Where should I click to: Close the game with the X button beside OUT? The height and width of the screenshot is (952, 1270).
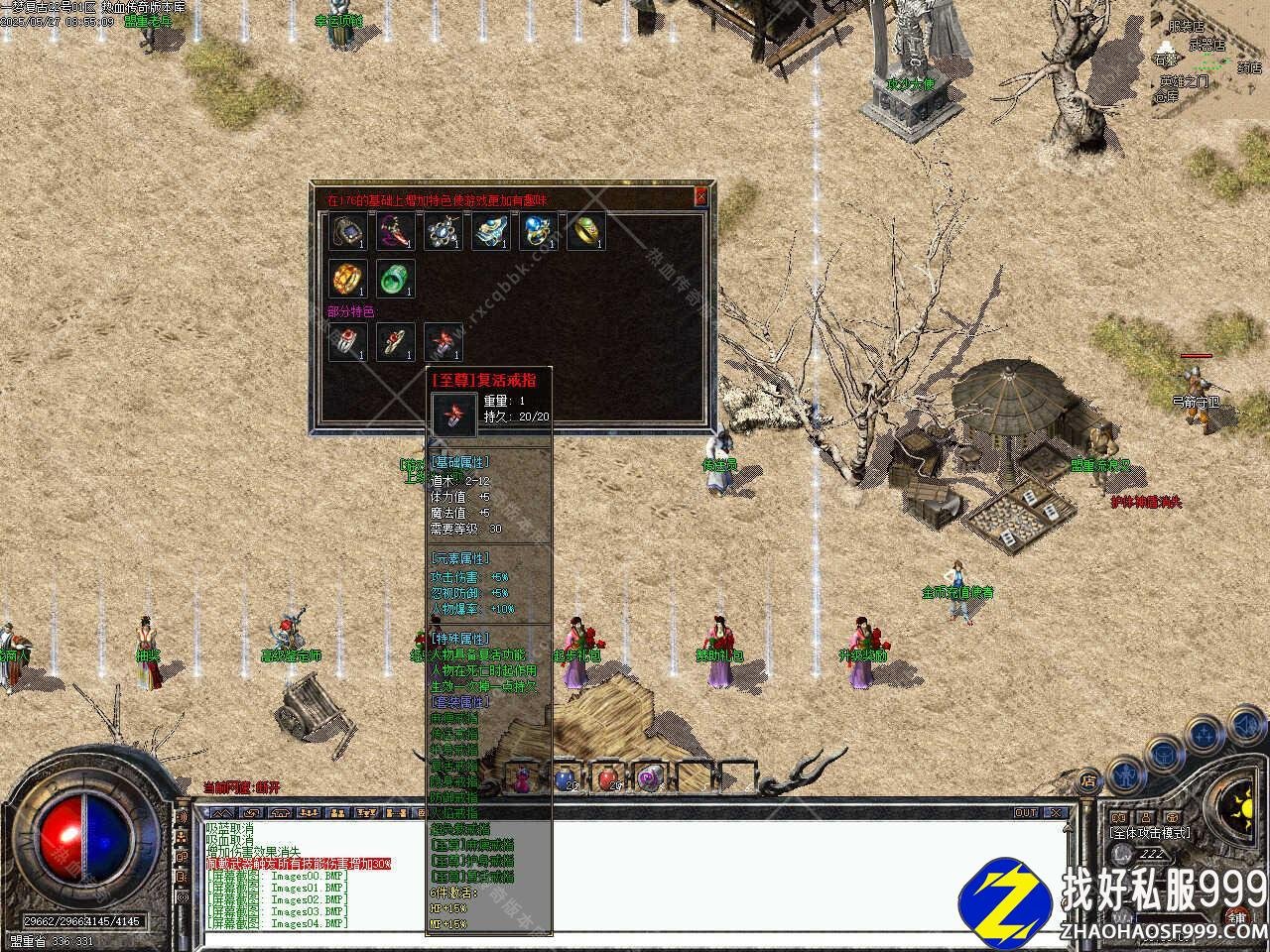coord(1056,813)
